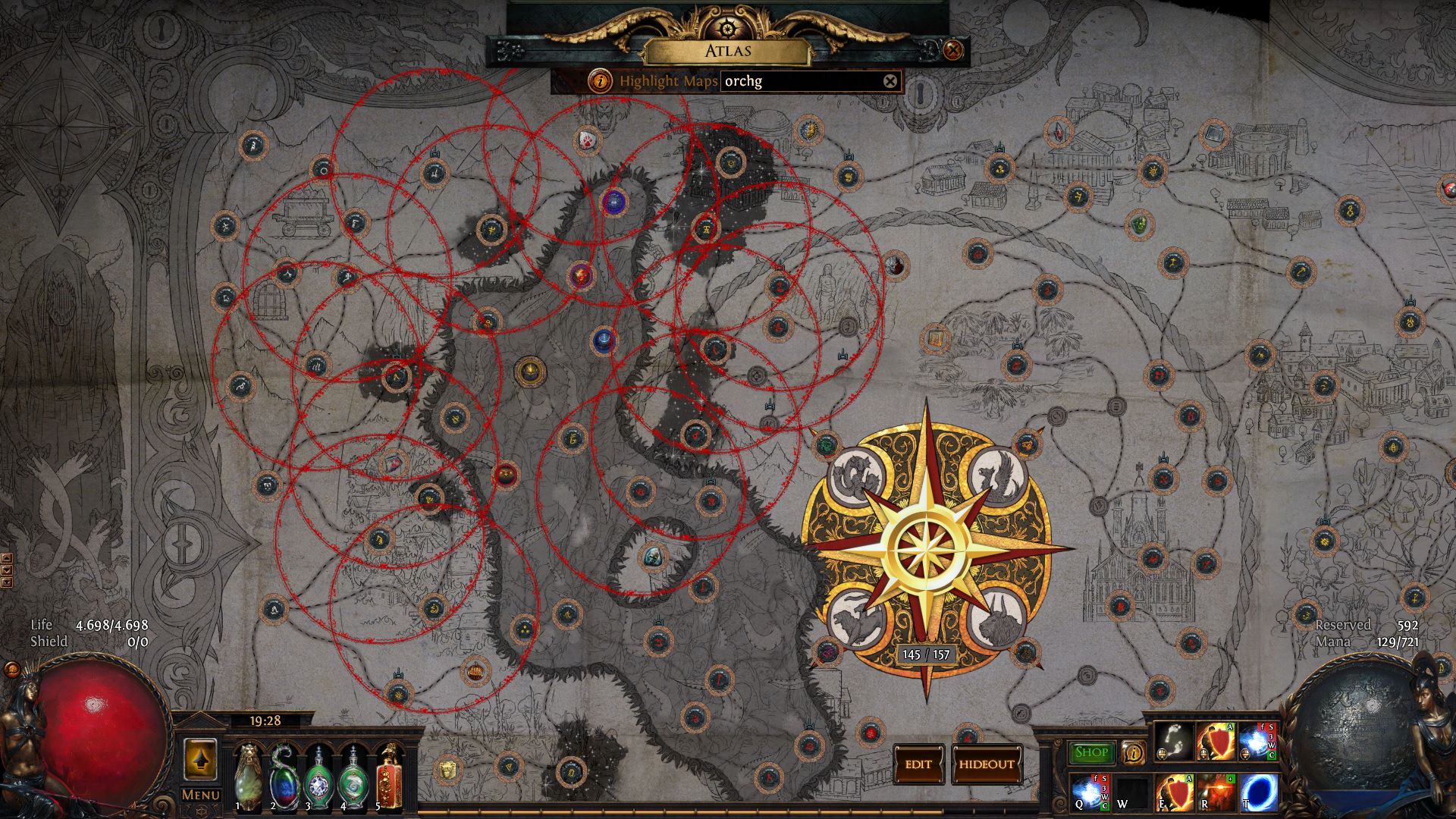Select the Minotaur guardian on the compass

point(998,620)
